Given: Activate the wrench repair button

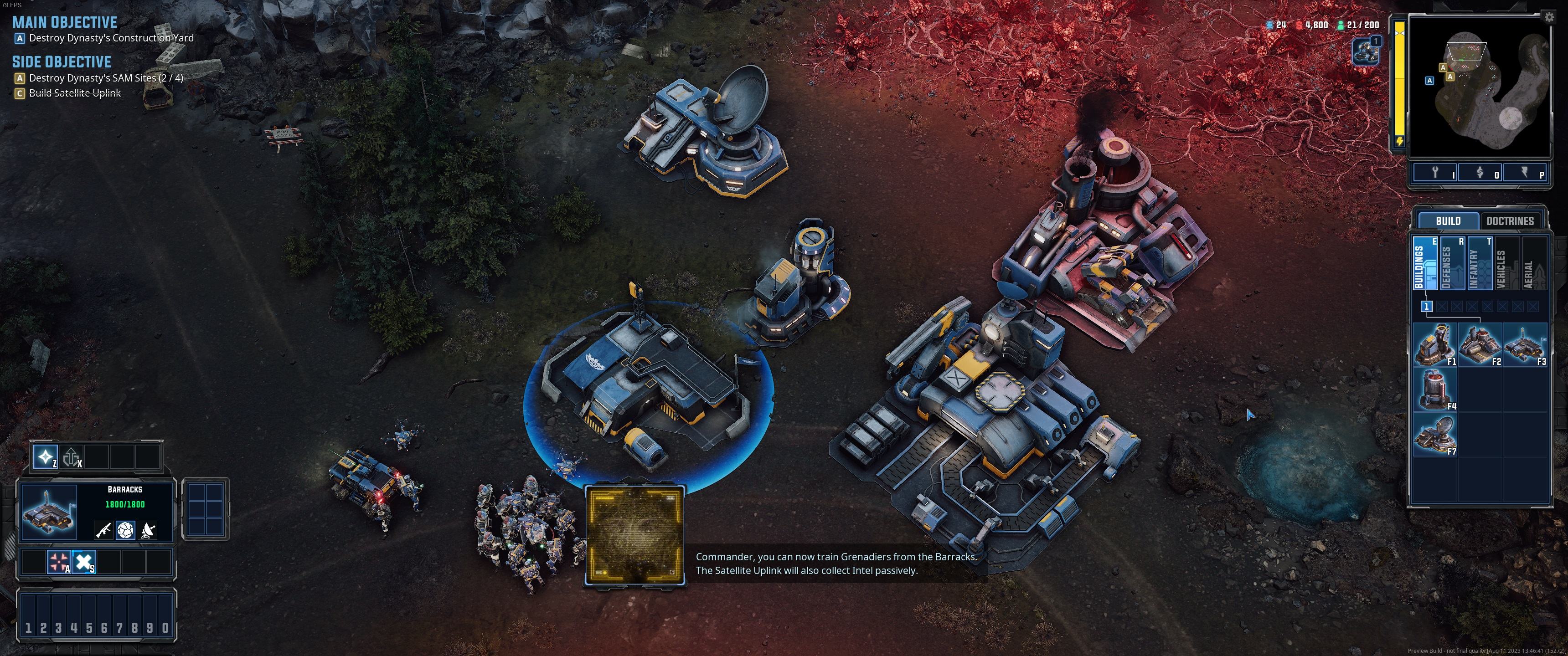Looking at the screenshot, I should coord(1435,173).
